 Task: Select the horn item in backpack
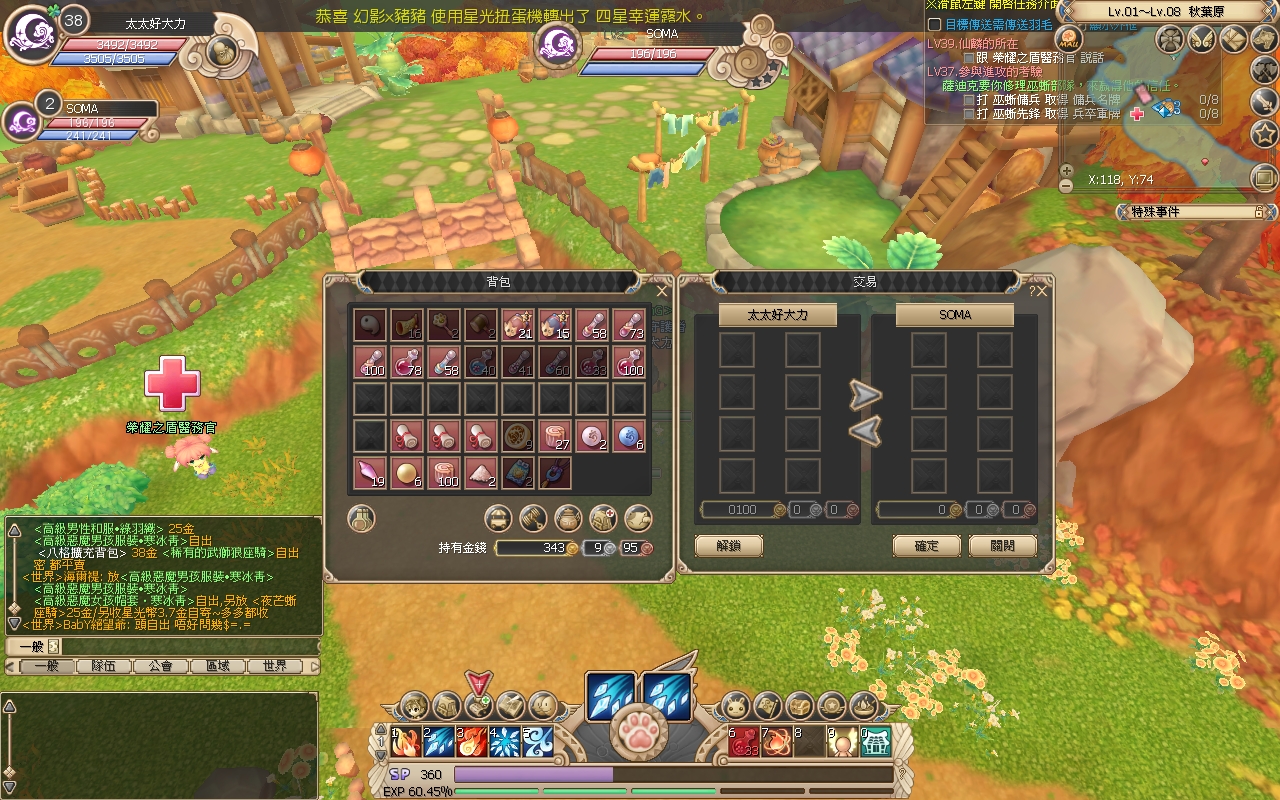[406, 324]
